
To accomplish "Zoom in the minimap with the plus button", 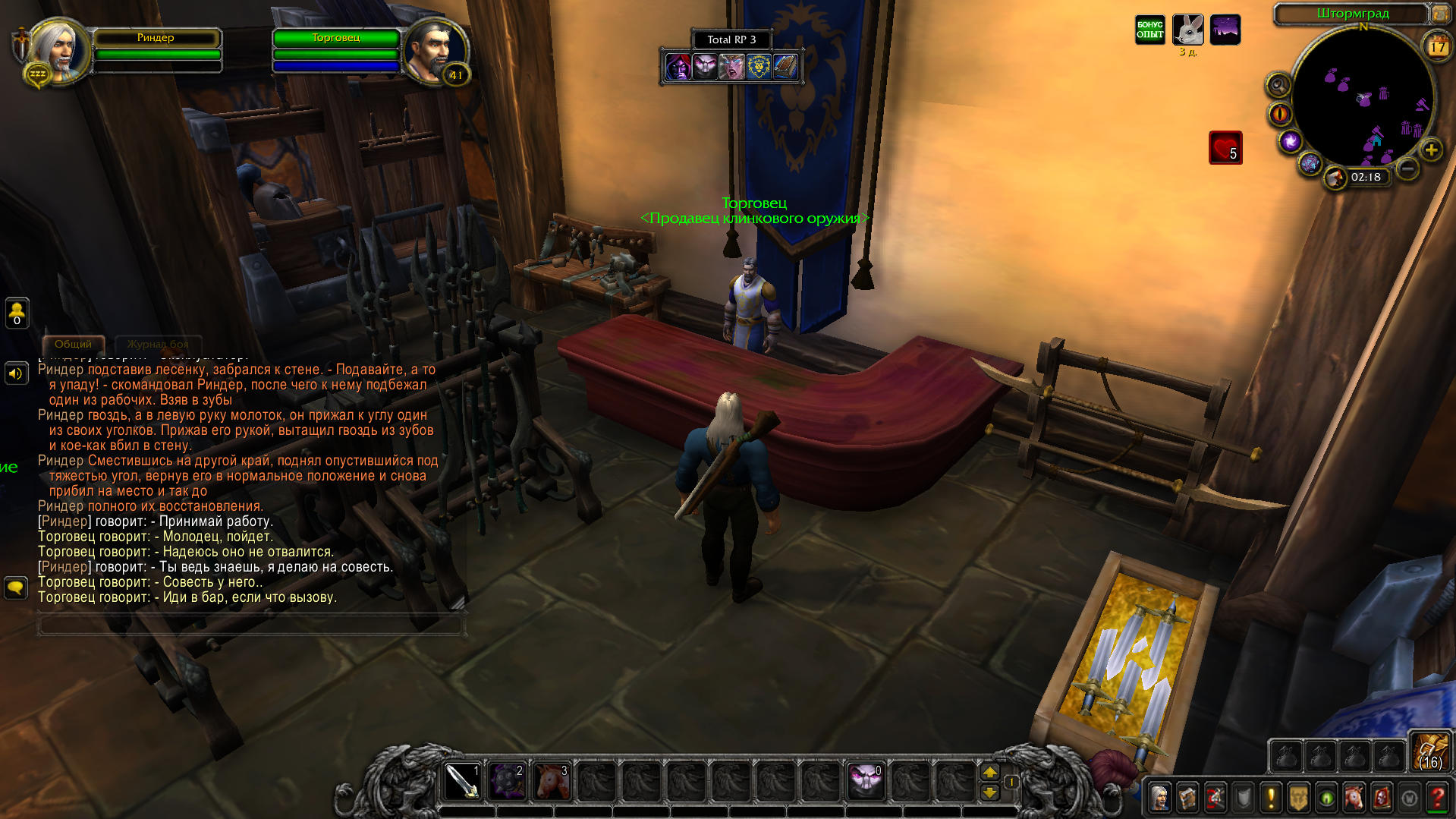I will [x=1432, y=150].
